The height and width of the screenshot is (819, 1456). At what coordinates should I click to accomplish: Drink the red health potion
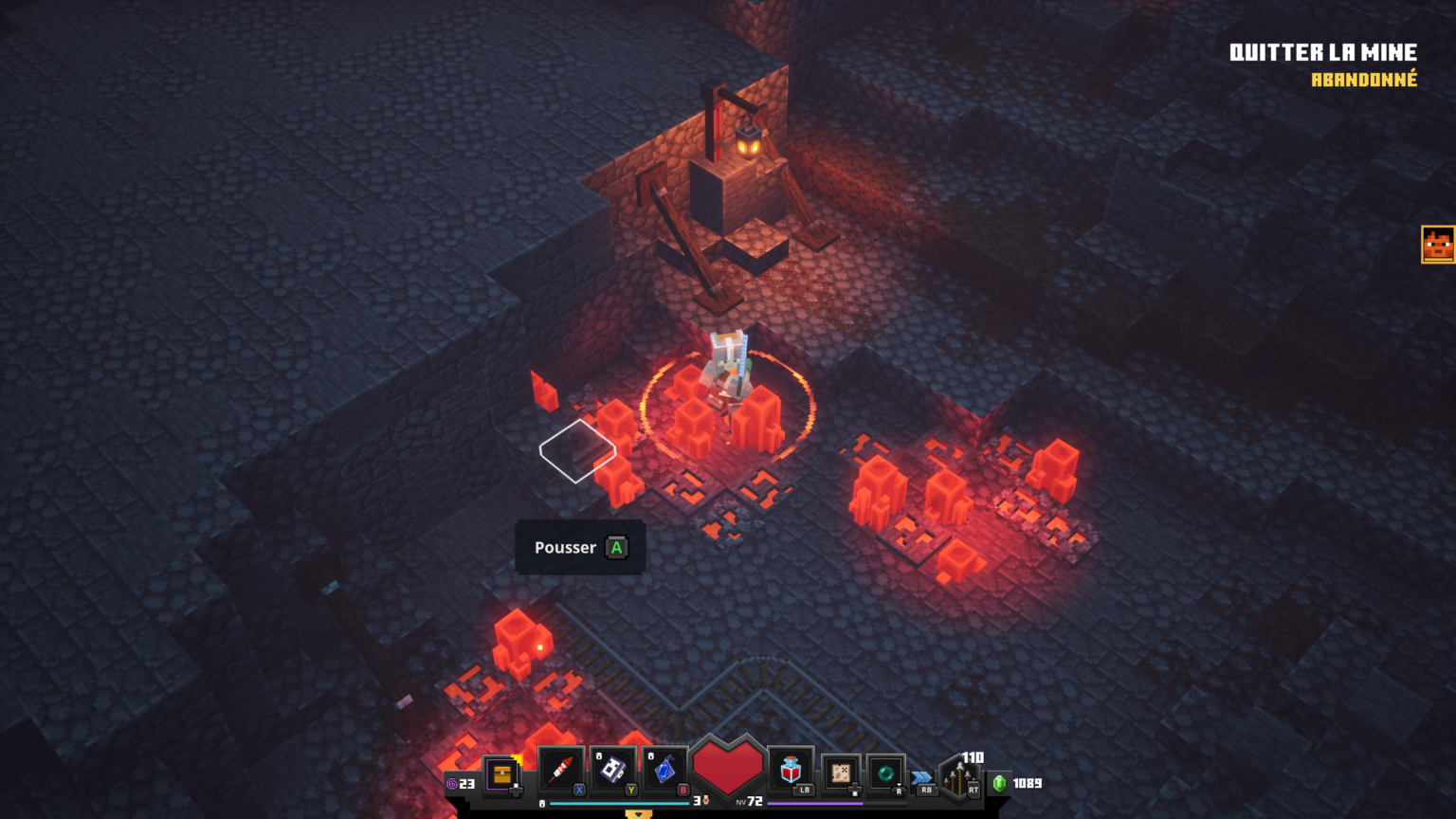(792, 771)
